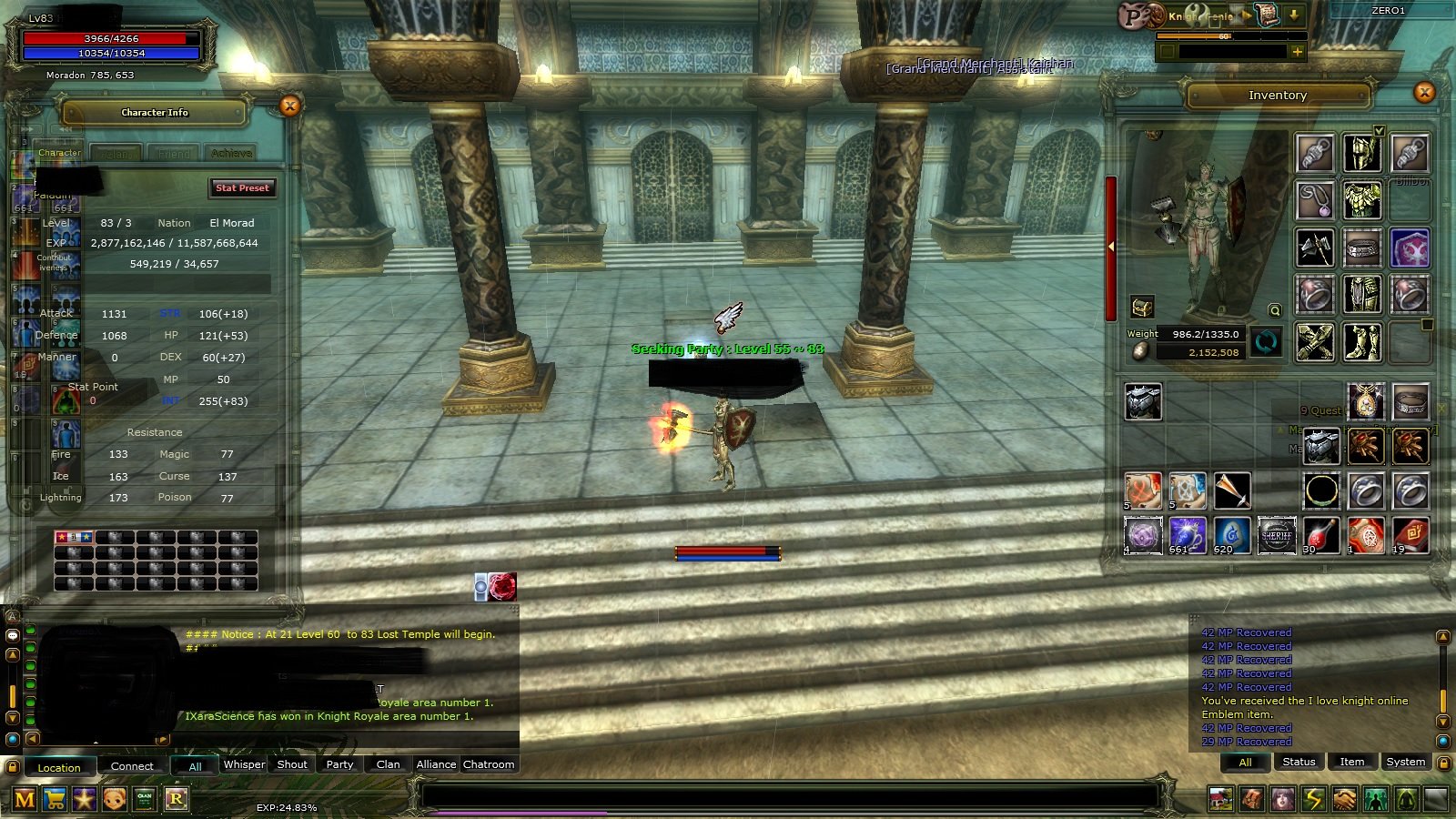Toggle the padlock next to the inventory tabs
The width and height of the screenshot is (1456, 819).
coord(1444,763)
